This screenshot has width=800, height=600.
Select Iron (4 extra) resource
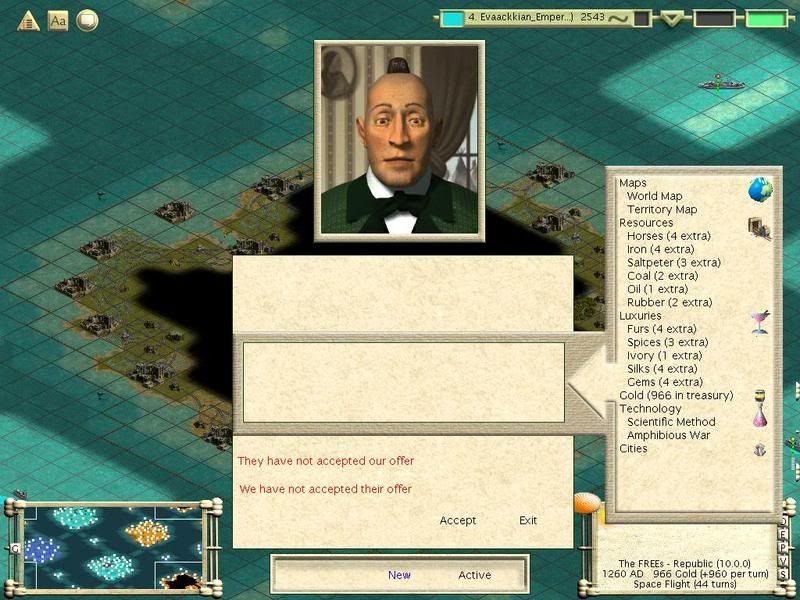click(660, 249)
